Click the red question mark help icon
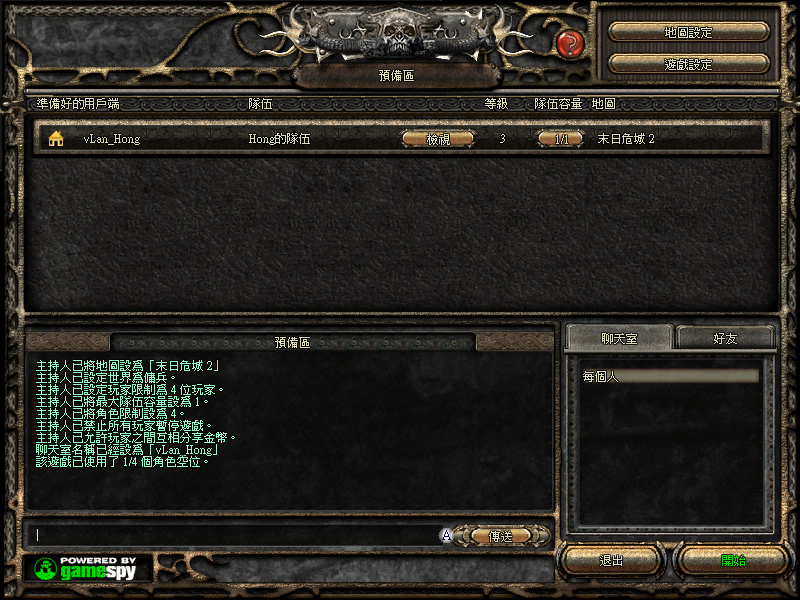800x600 pixels. tap(570, 43)
